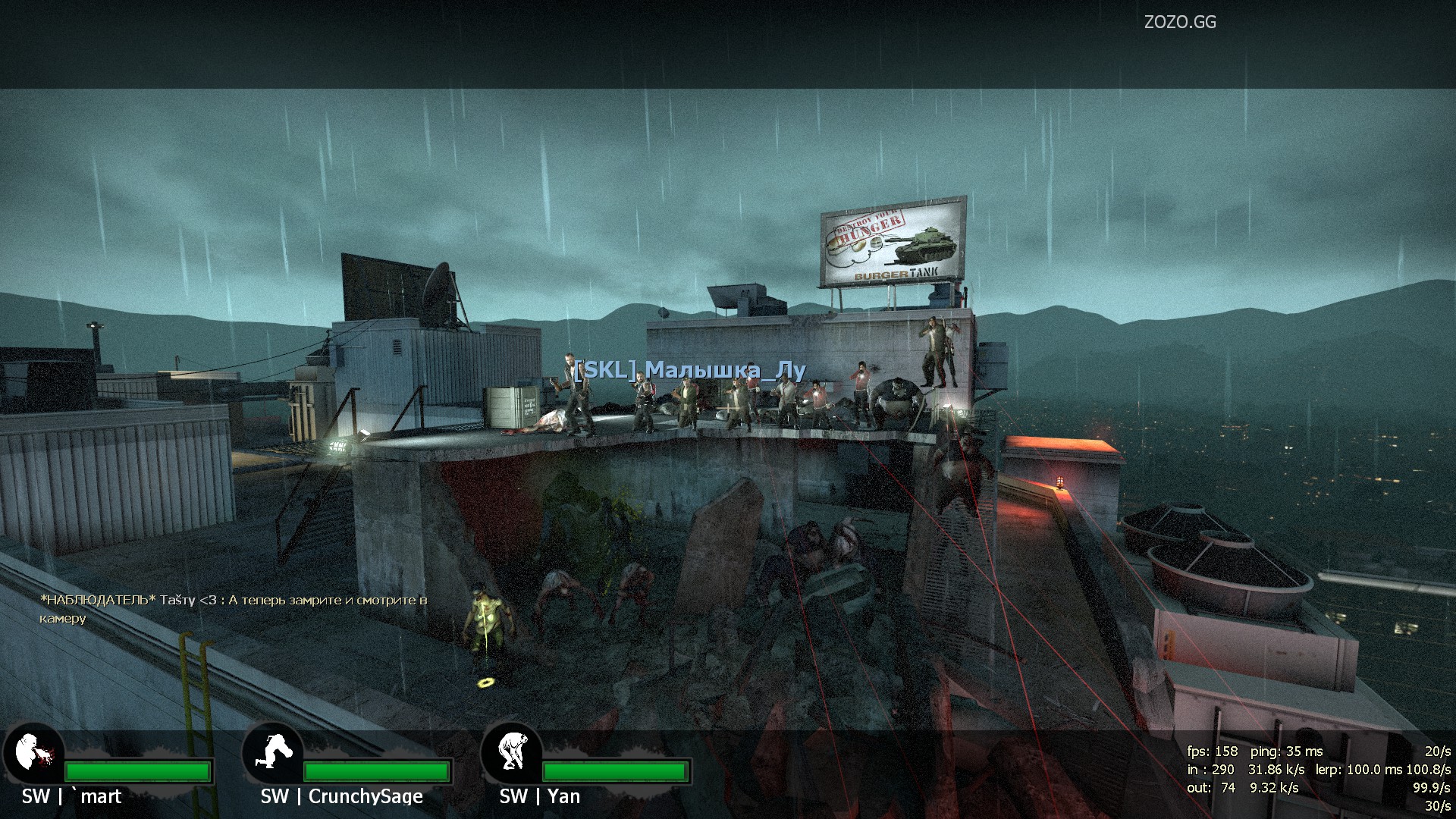1456x819 pixels.
Task: Select CrunchySage's pouncing infected portrait
Action: pos(271,753)
